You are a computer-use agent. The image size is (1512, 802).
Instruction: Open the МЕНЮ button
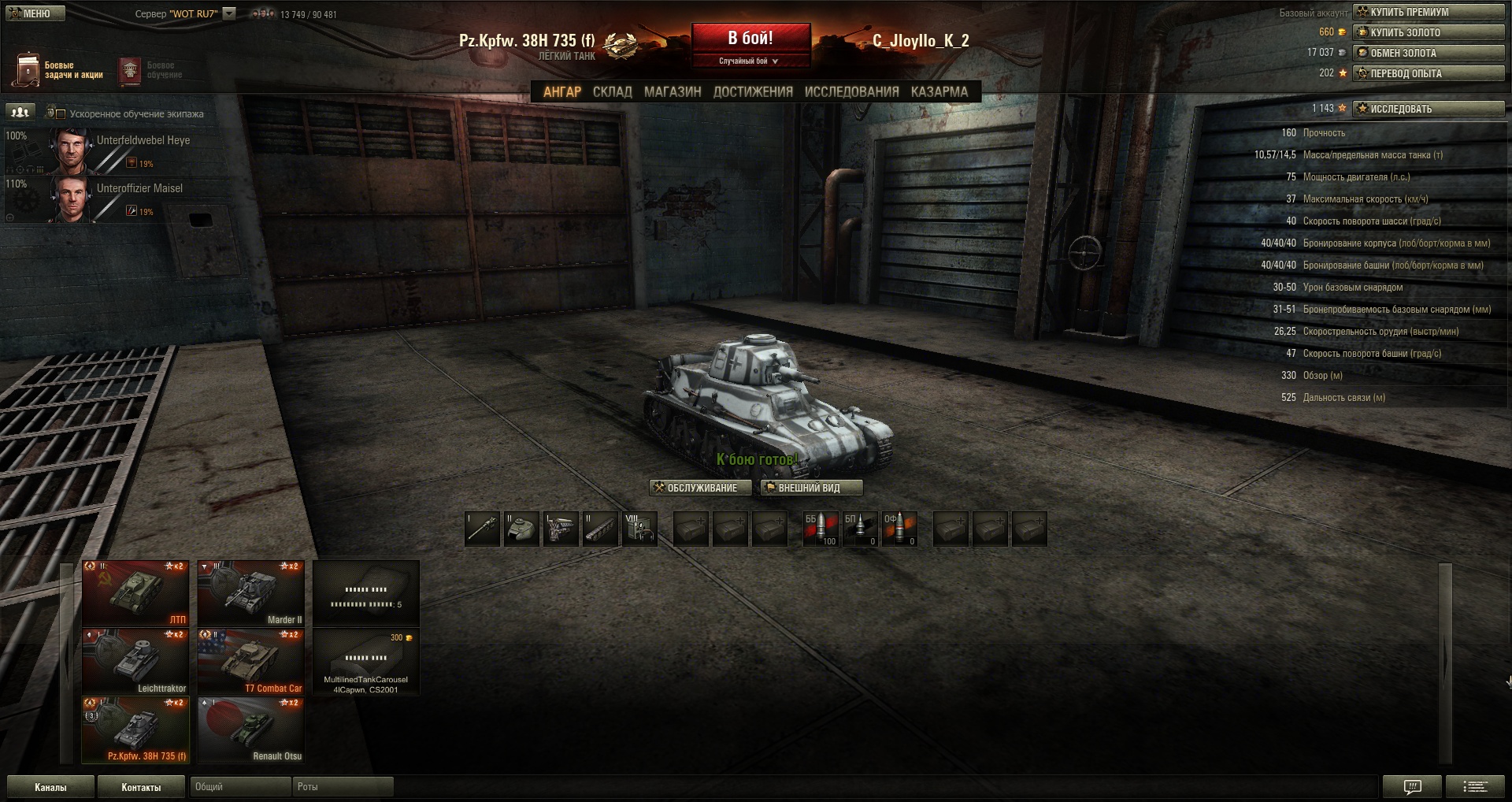click(x=35, y=13)
